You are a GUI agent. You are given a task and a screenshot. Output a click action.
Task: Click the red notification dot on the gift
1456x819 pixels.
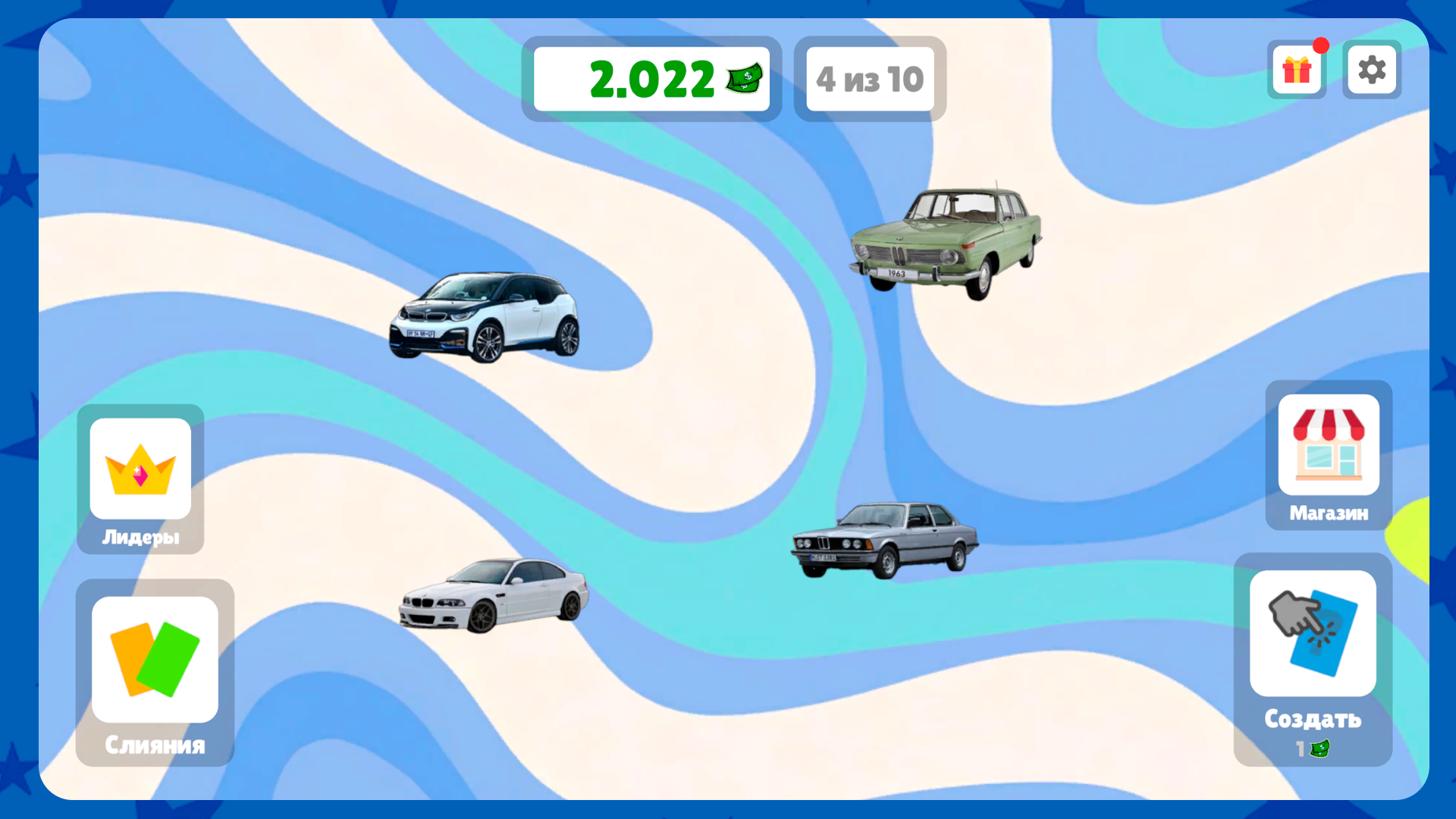pos(1321,46)
